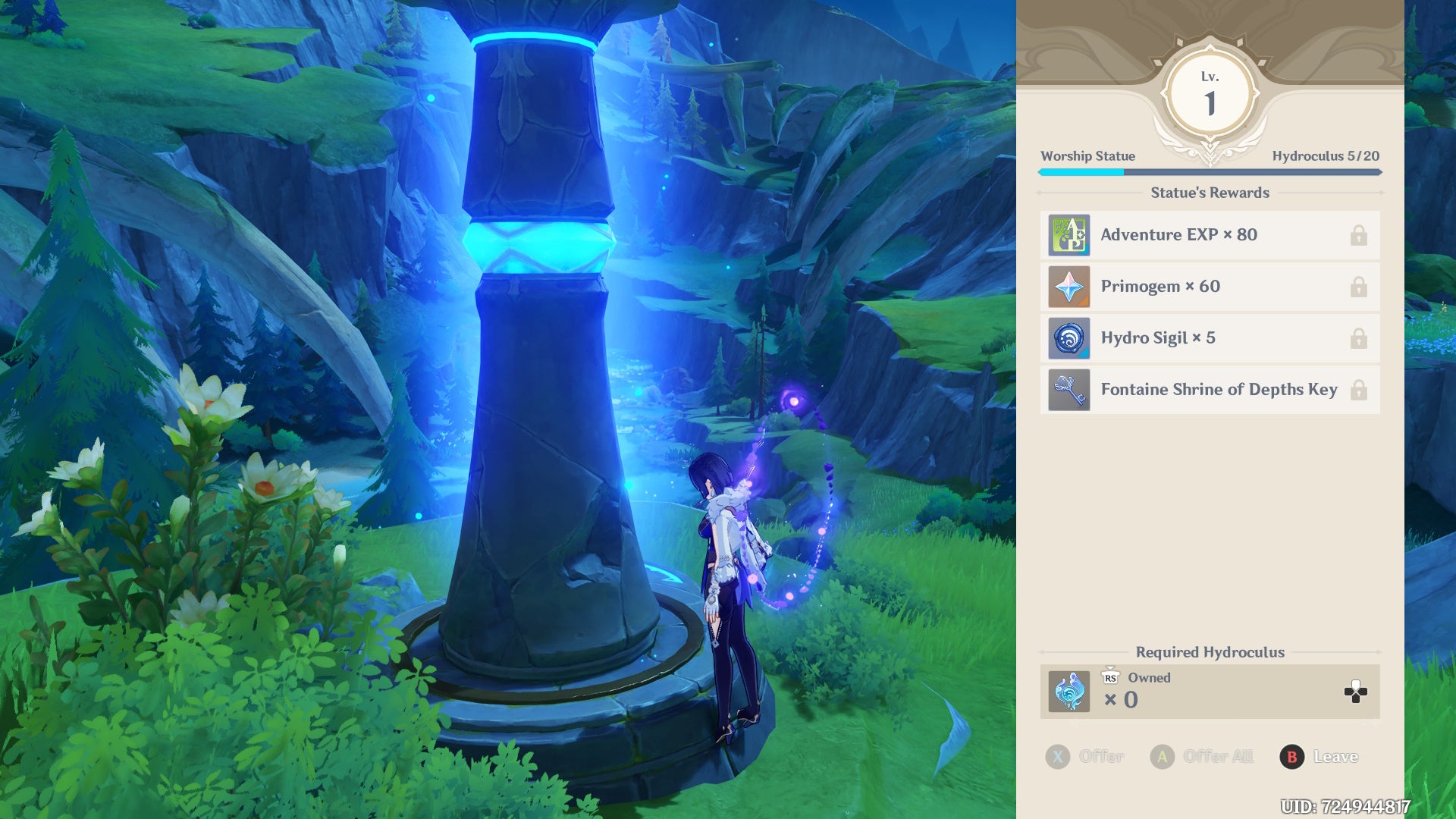The image size is (1456, 819).
Task: Toggle the lock on Adventure EXP reward
Action: point(1357,235)
